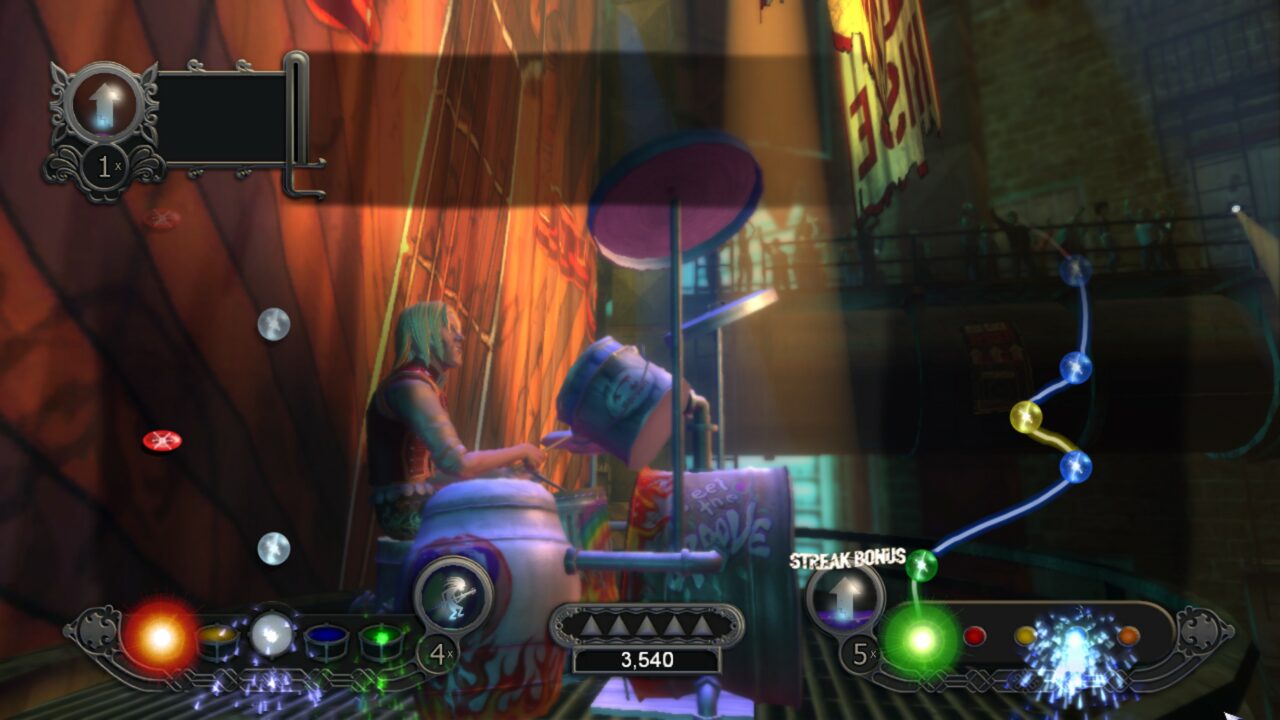1280x720 pixels.
Task: Click the Streak Bonus arrow emblem
Action: click(846, 599)
